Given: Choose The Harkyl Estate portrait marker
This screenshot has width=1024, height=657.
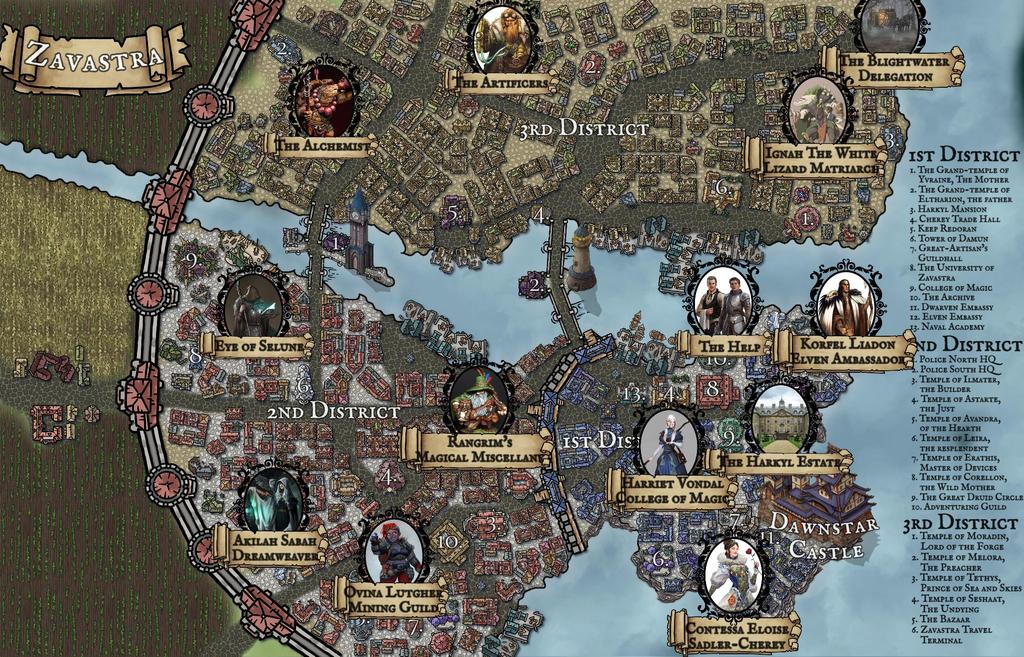Looking at the screenshot, I should point(781,418).
